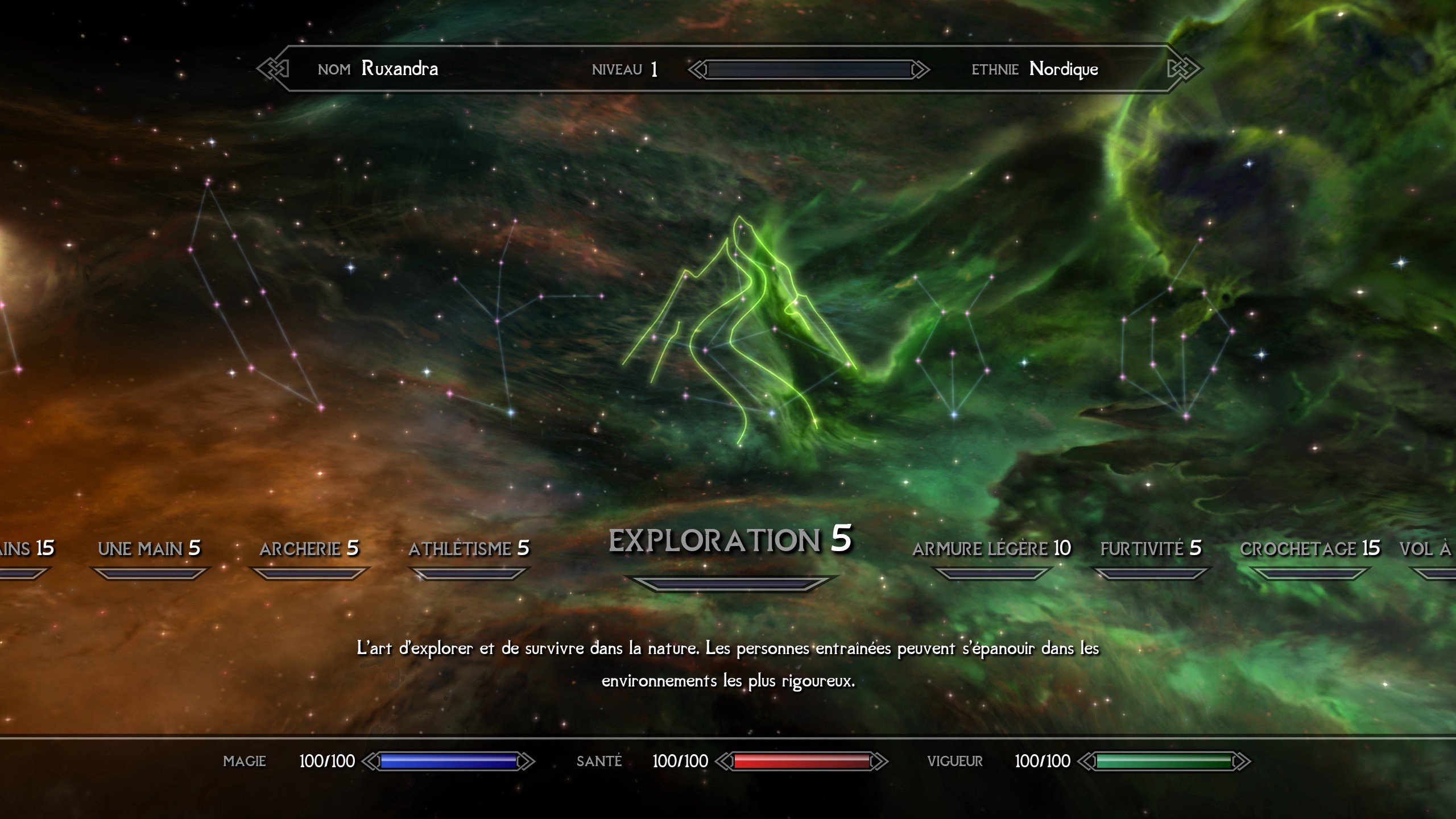Select the Armure Légère skill
This screenshot has width=1456, height=819.
(x=991, y=548)
